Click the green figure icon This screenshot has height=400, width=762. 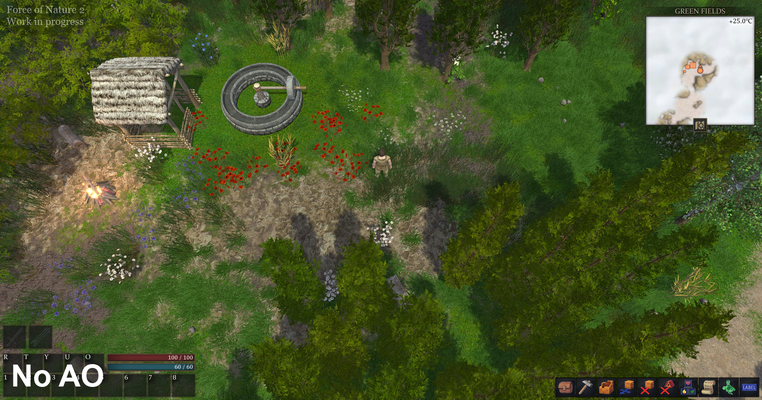(729, 387)
